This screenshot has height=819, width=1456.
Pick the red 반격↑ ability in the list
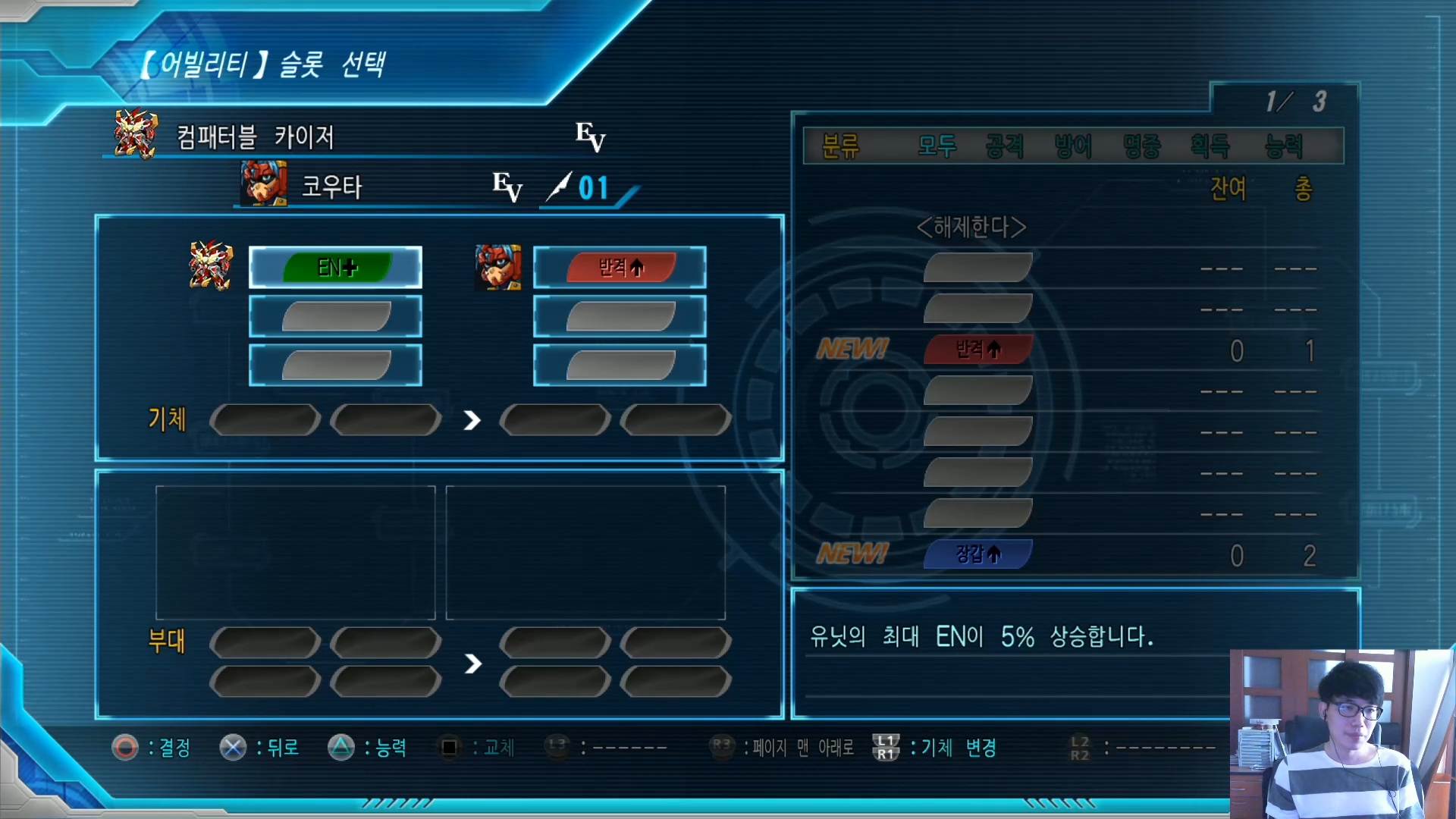[977, 350]
